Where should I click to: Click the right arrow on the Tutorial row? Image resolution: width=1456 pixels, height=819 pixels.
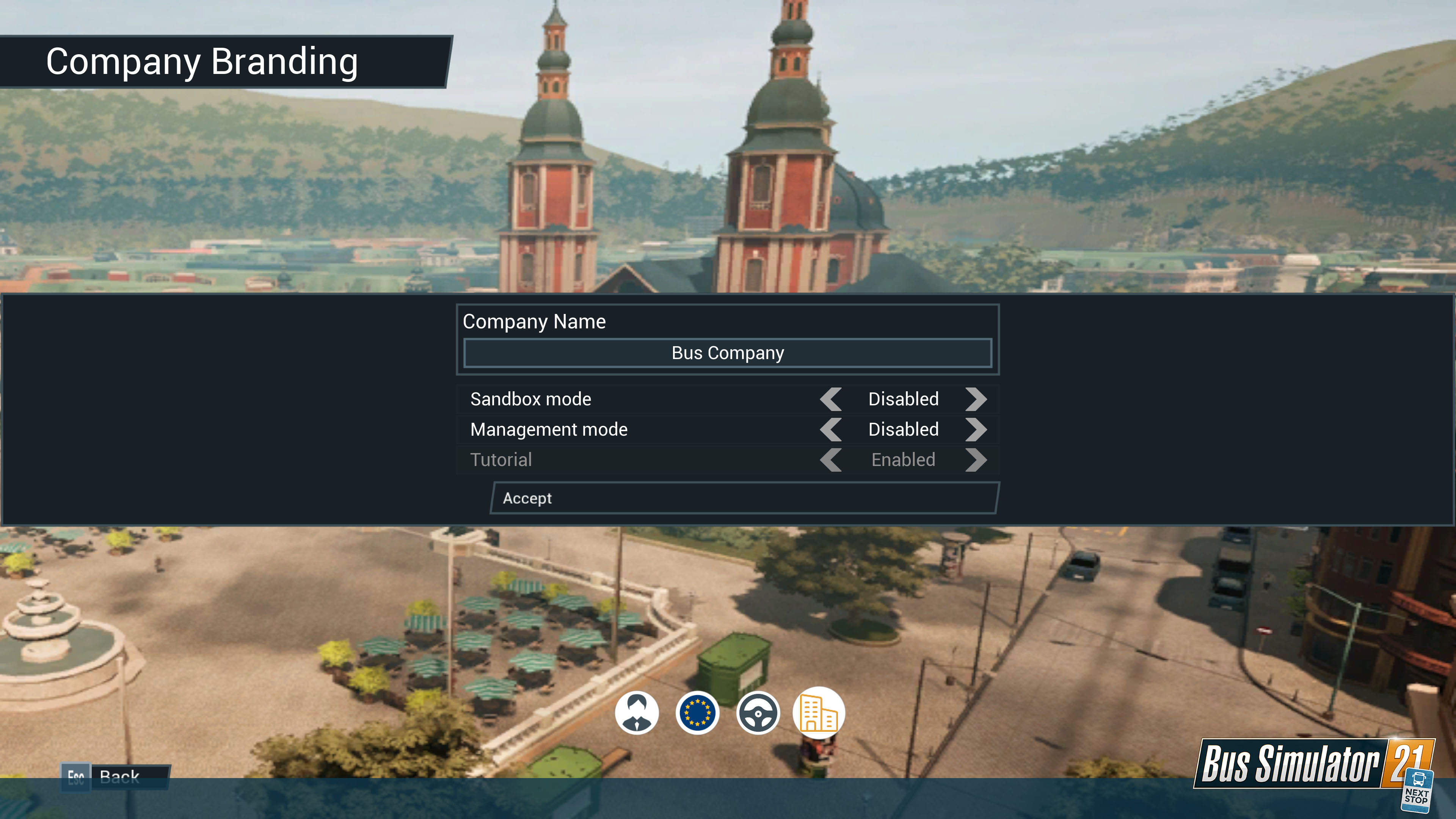click(x=976, y=460)
